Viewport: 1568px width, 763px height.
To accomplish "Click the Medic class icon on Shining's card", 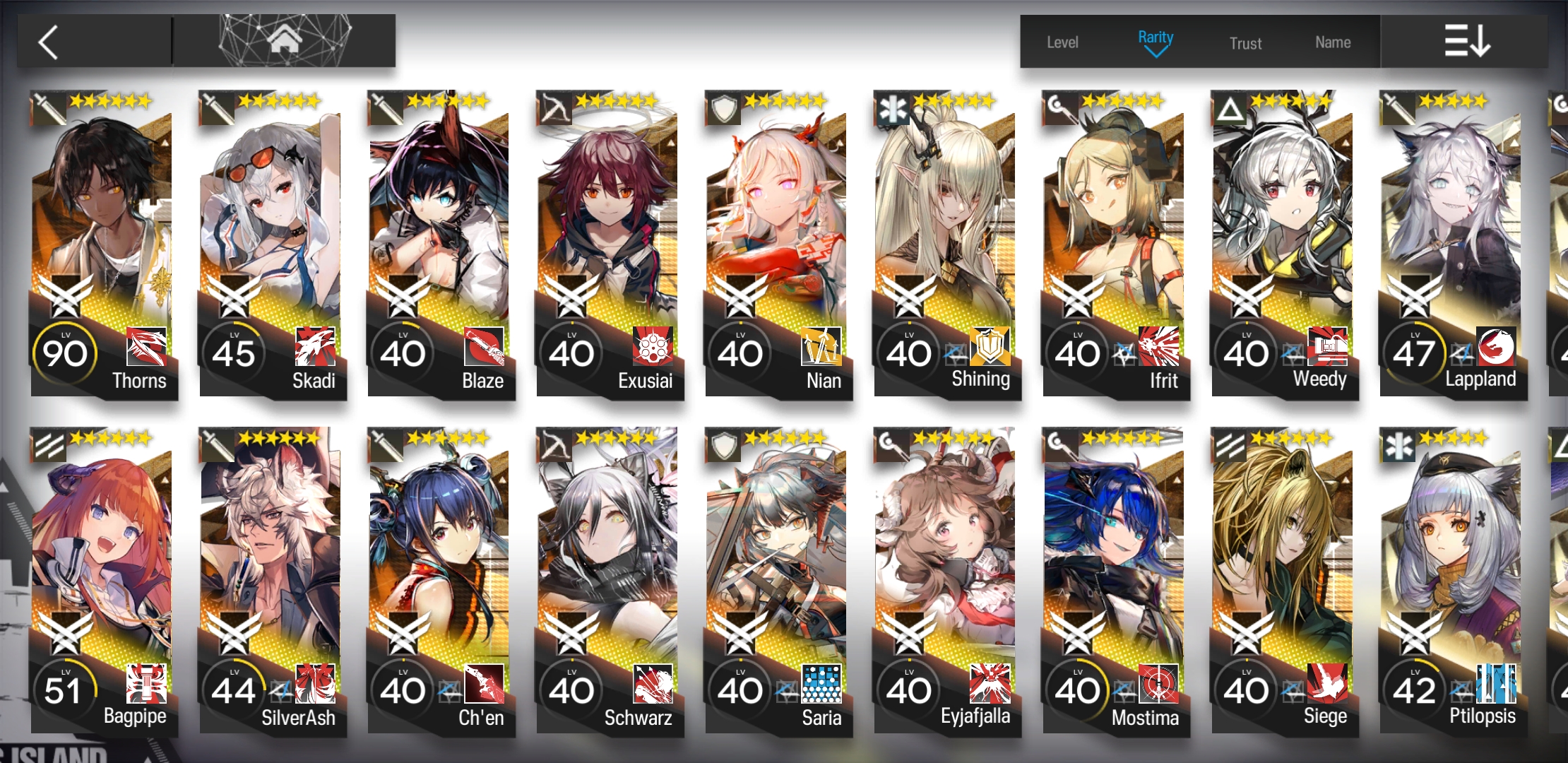I will pos(891,107).
